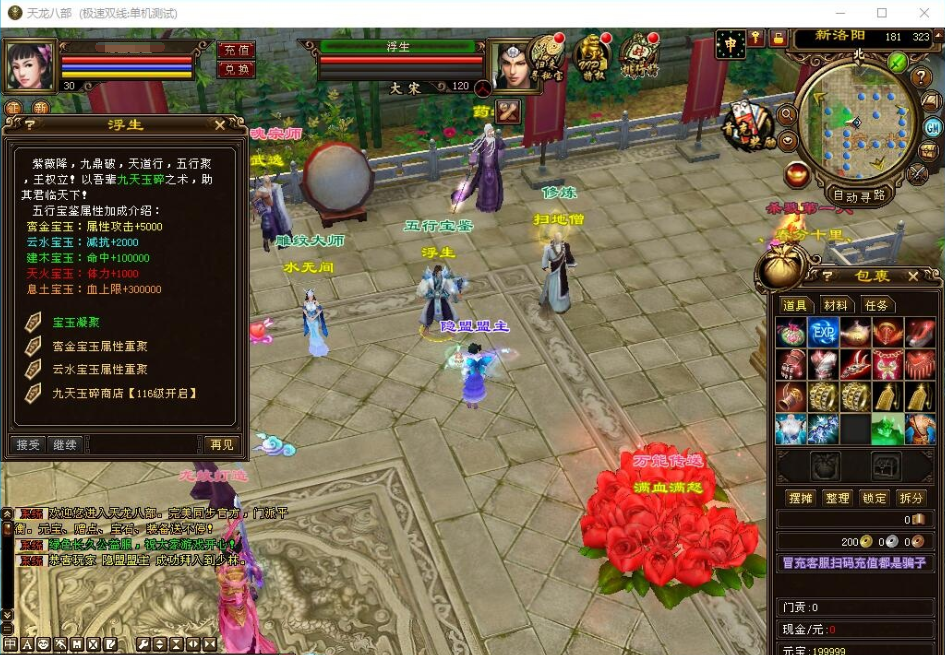Click the 拆分 split stack button
The image size is (945, 655).
pyautogui.click(x=910, y=498)
